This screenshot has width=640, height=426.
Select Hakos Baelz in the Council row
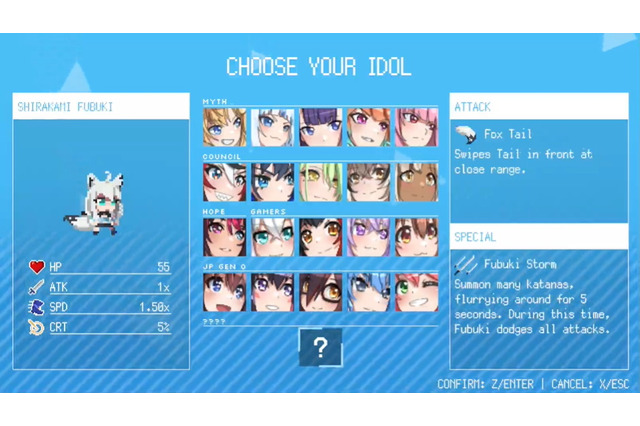tap(224, 183)
